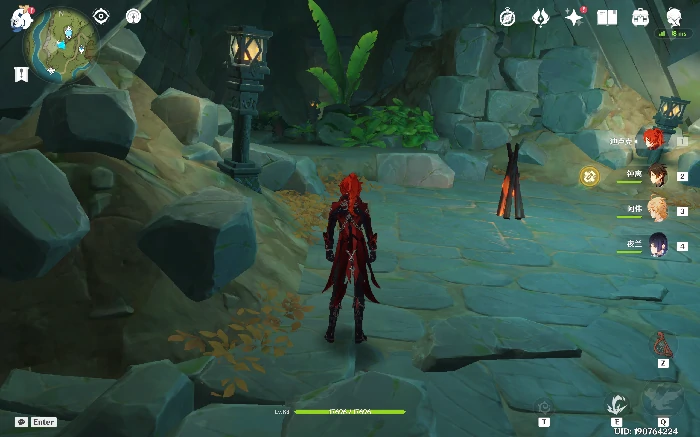
Task: Activate the elemental skill icon
Action: point(617,404)
